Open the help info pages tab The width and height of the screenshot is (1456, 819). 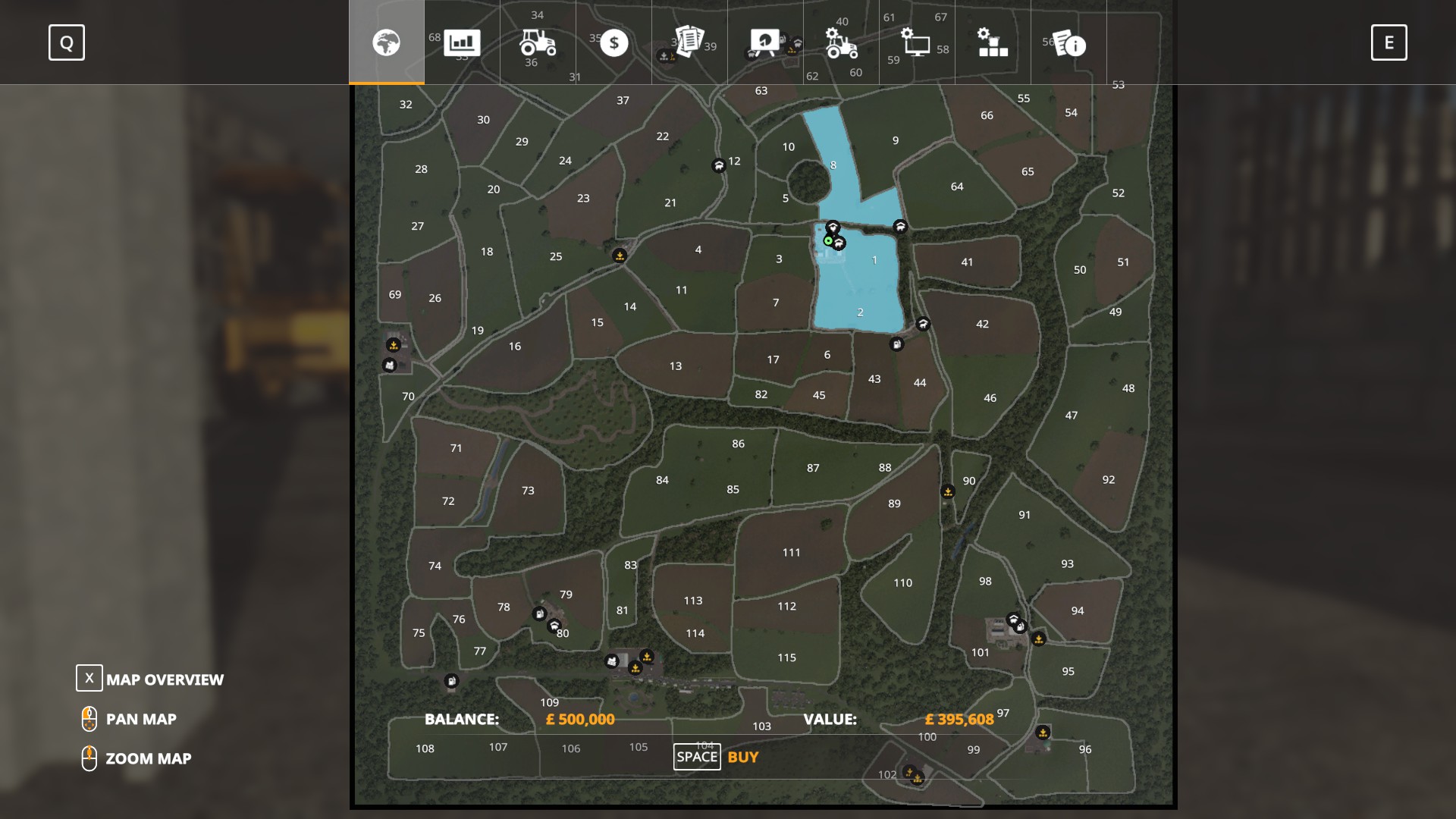tap(1068, 42)
